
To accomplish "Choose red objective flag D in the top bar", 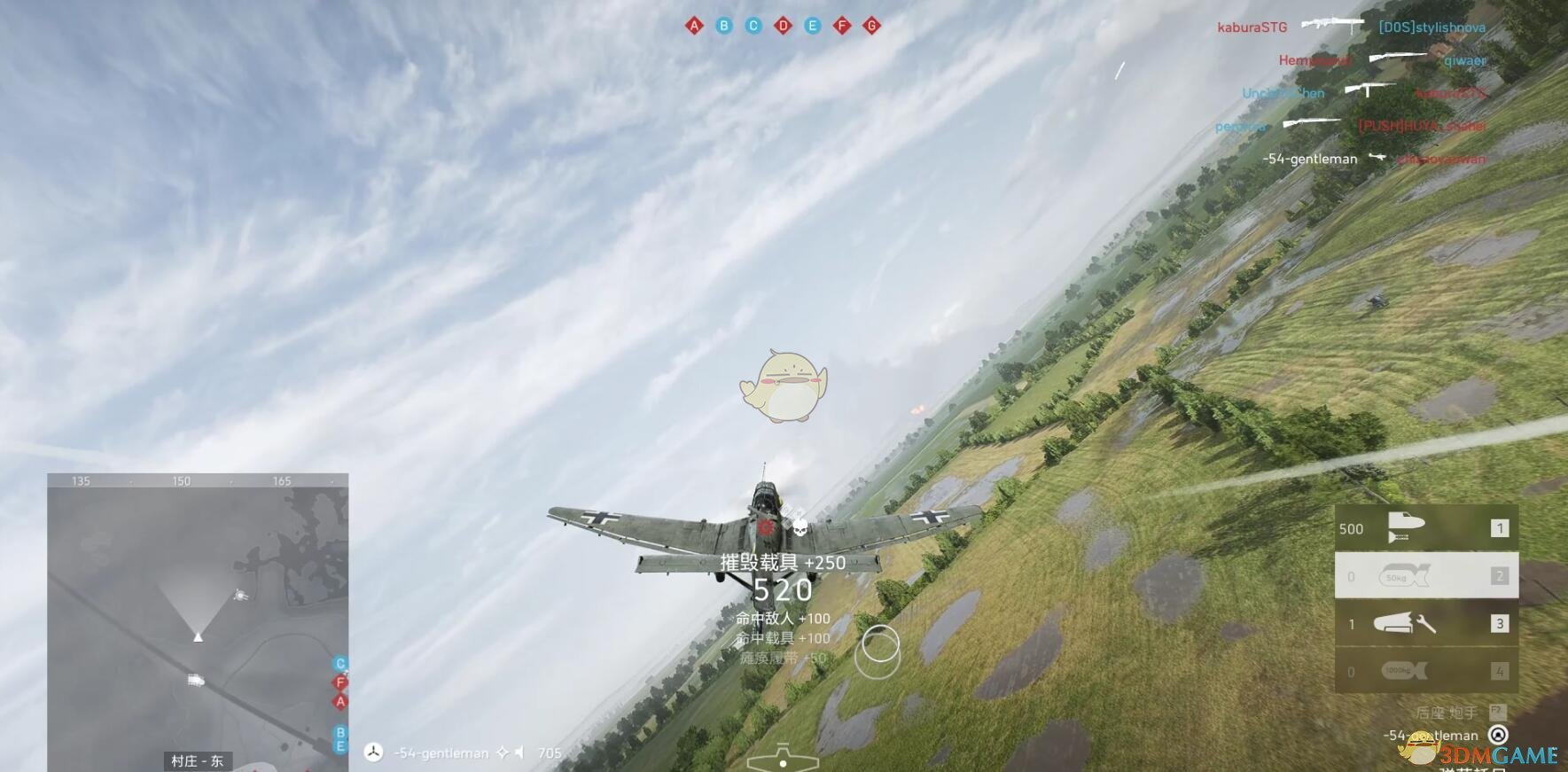I will (783, 26).
